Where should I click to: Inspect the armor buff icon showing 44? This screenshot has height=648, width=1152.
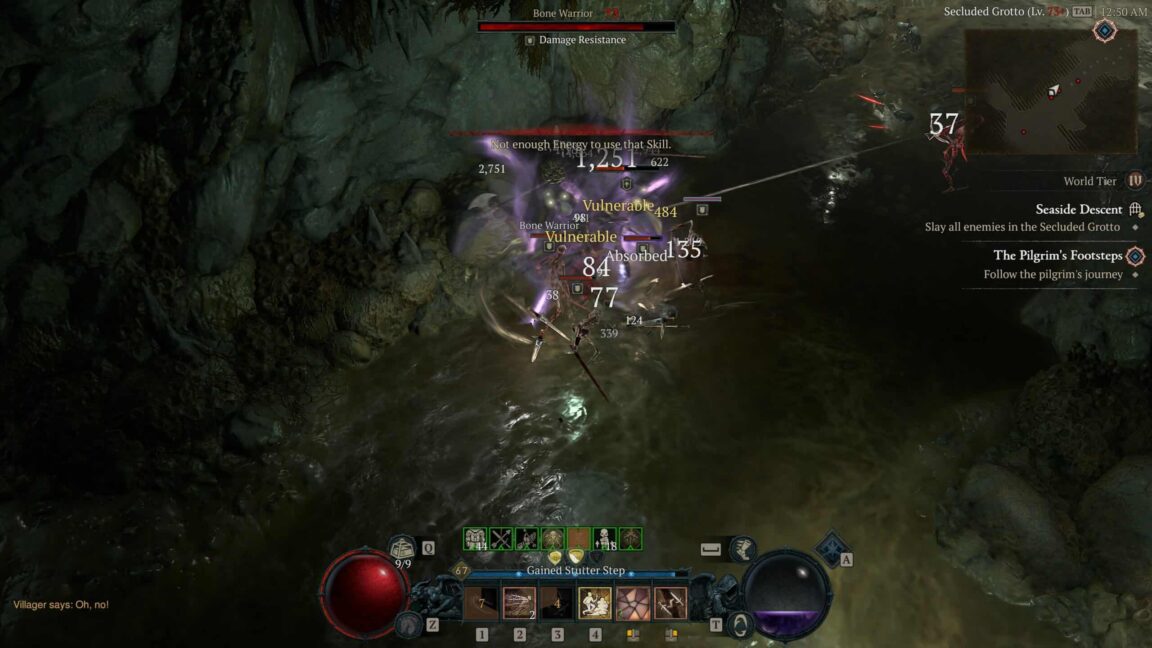[x=475, y=540]
